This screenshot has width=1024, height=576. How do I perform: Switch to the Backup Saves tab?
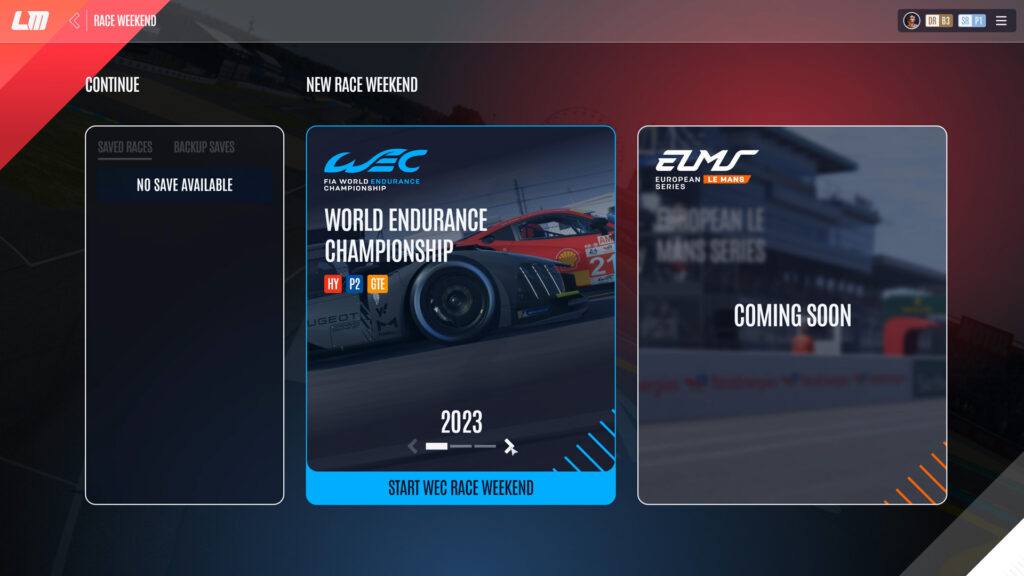coord(204,147)
